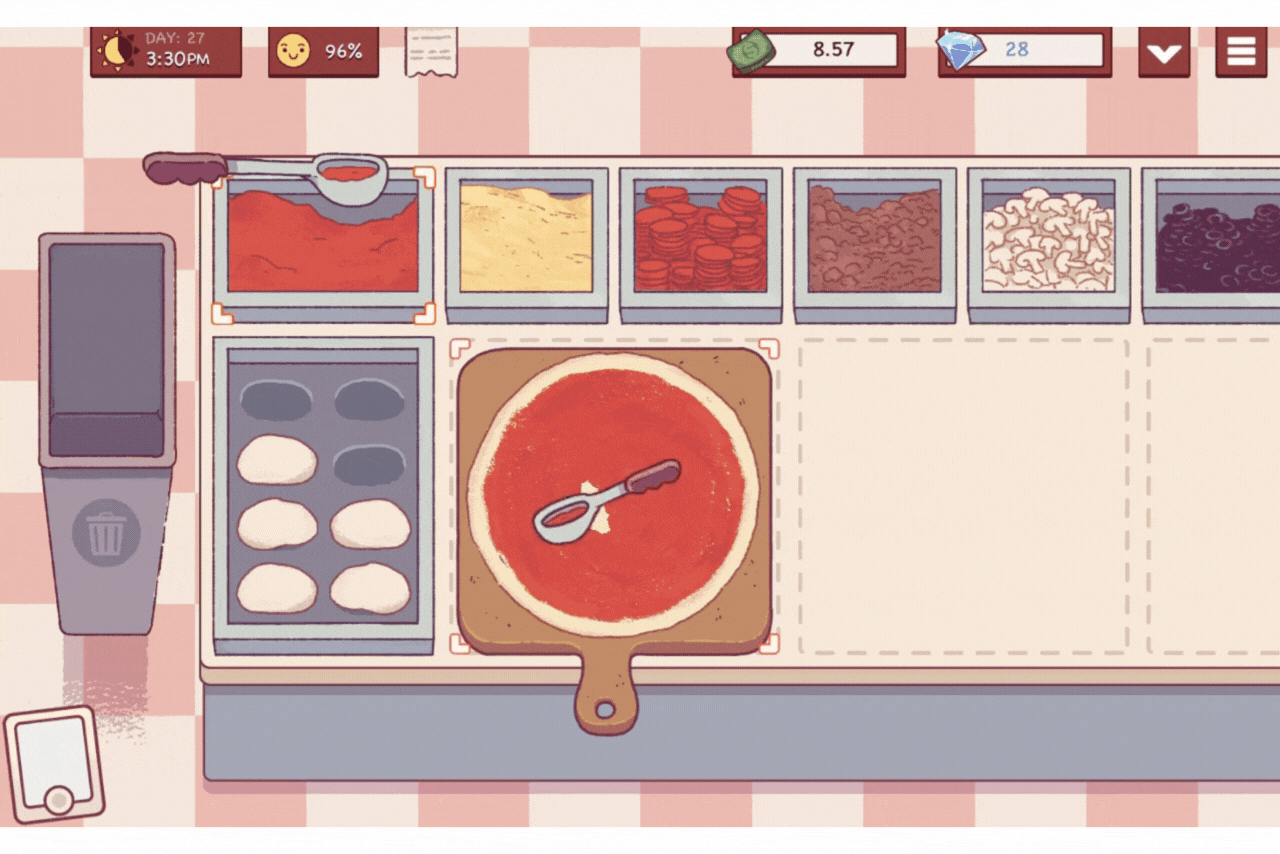Image resolution: width=1280 pixels, height=854 pixels.
Task: Expand the down chevron panel
Action: tap(1163, 50)
